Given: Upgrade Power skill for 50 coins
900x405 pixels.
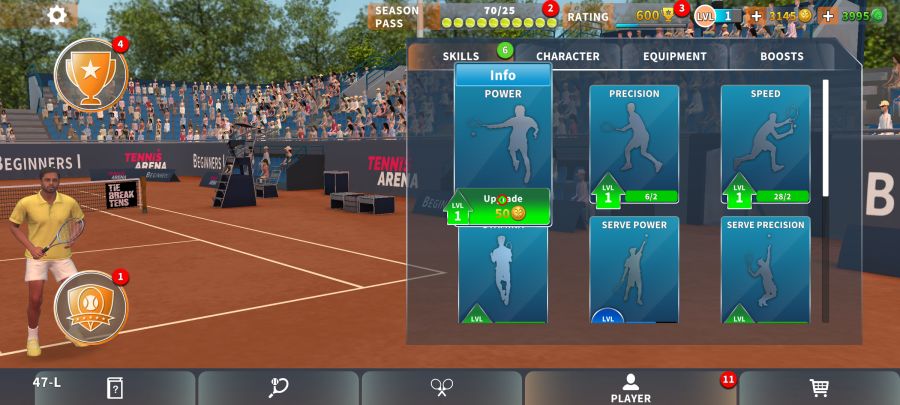Looking at the screenshot, I should [503, 206].
